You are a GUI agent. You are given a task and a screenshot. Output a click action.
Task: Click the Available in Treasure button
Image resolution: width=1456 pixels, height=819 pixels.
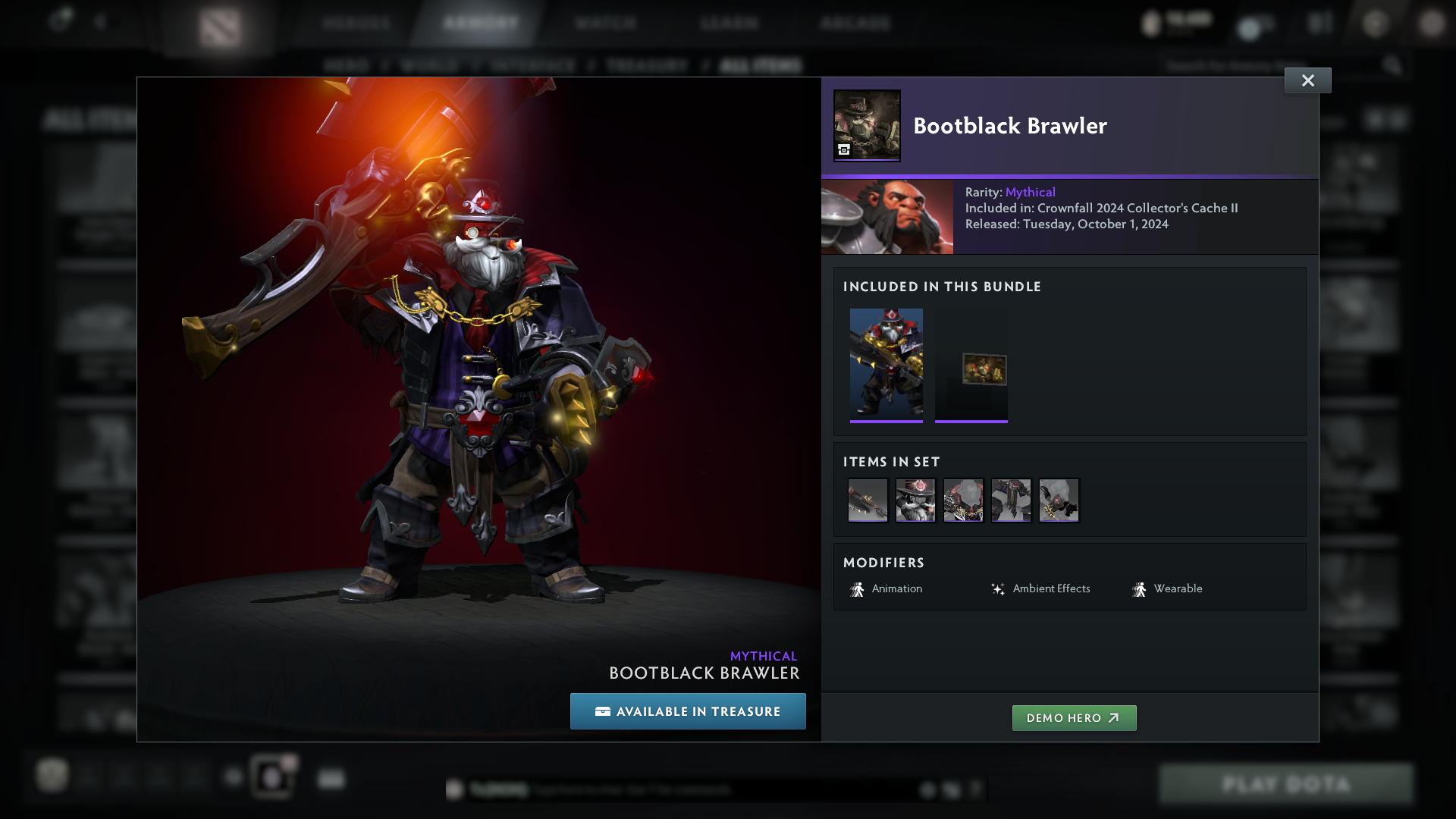[688, 711]
